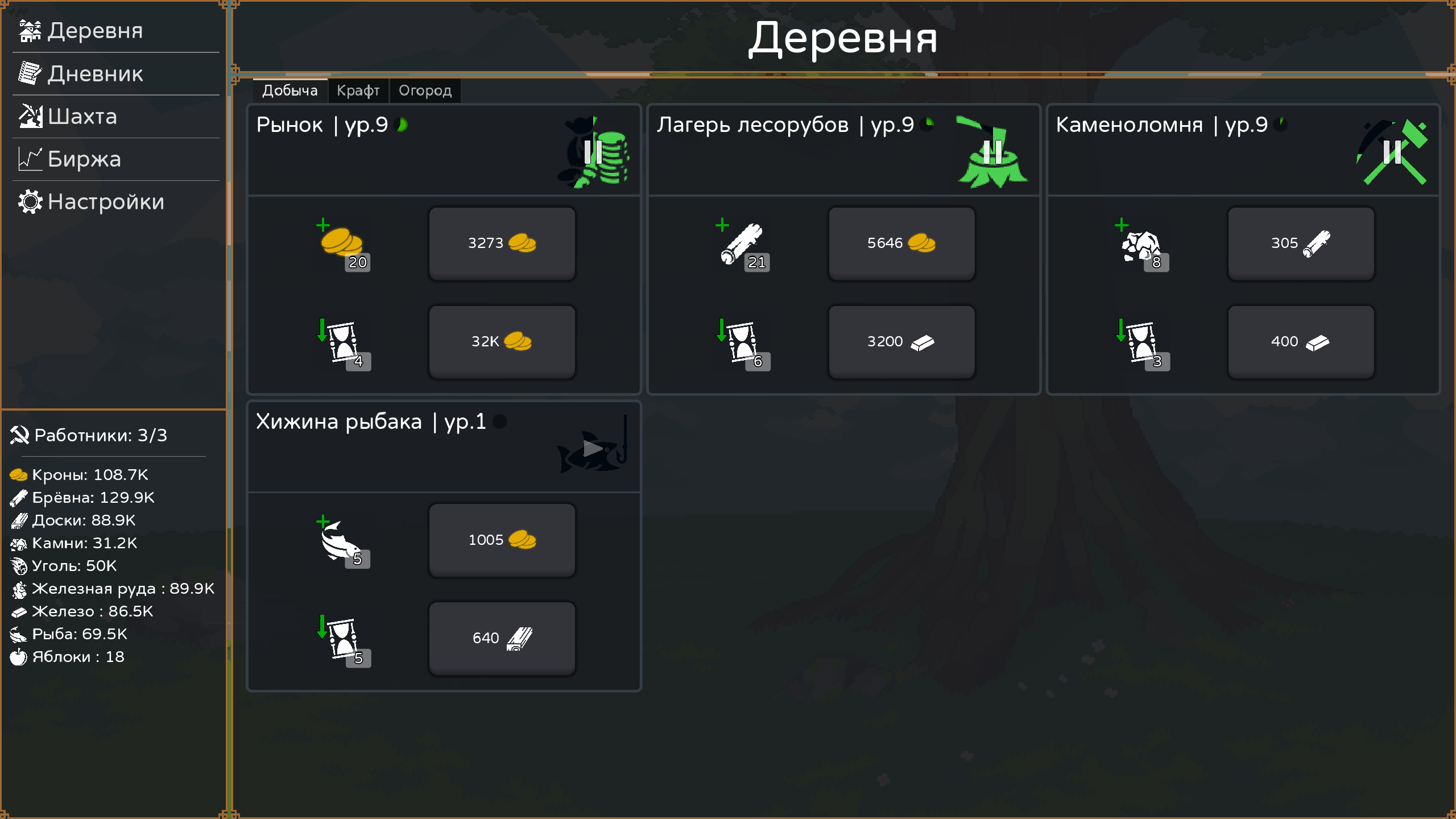This screenshot has width=1456, height=819.
Task: Open the Огород tab
Action: 425,90
